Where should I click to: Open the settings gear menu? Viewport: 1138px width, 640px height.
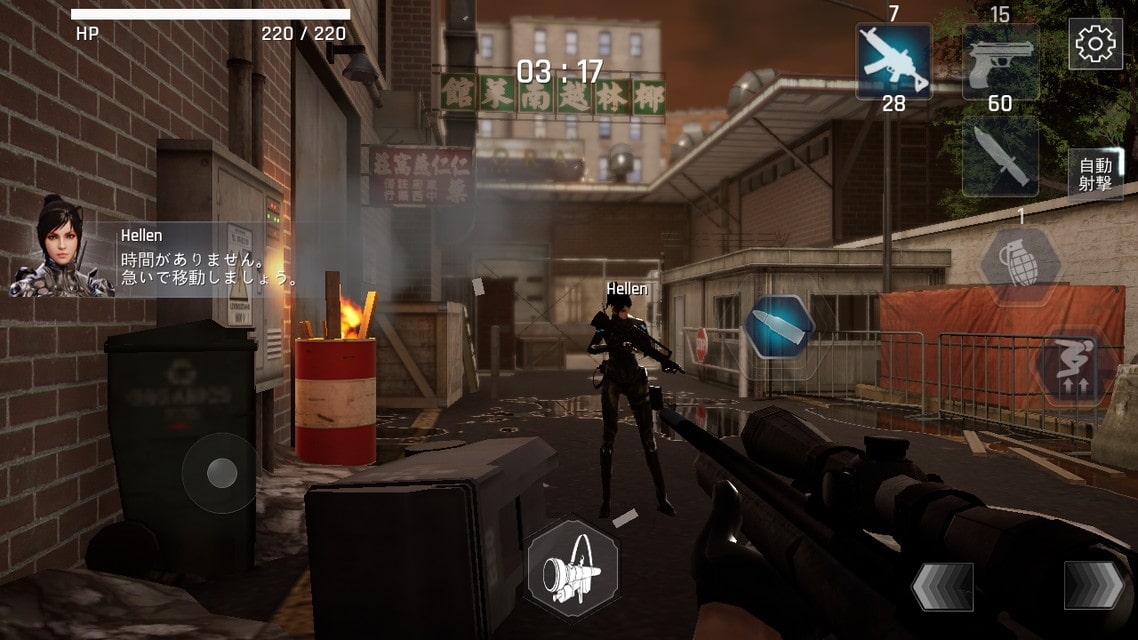(x=1095, y=43)
